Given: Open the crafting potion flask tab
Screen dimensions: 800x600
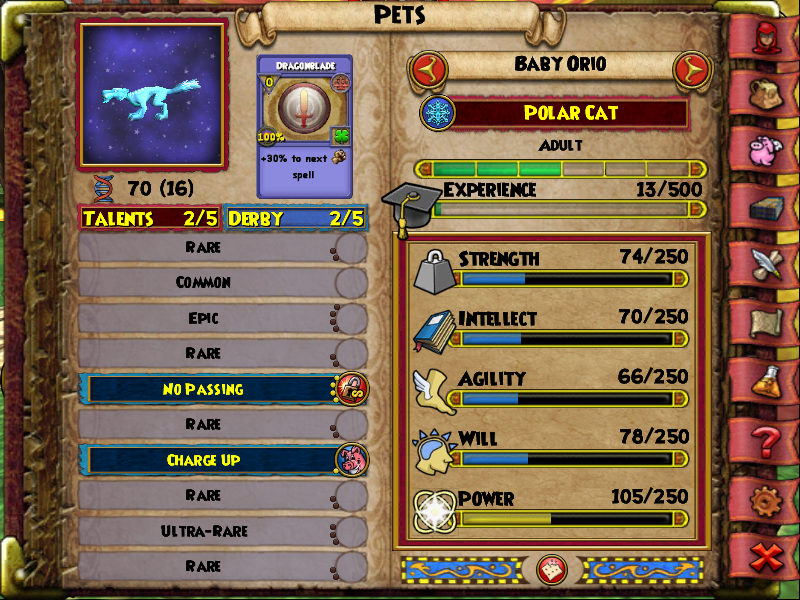Looking at the screenshot, I should tap(768, 379).
